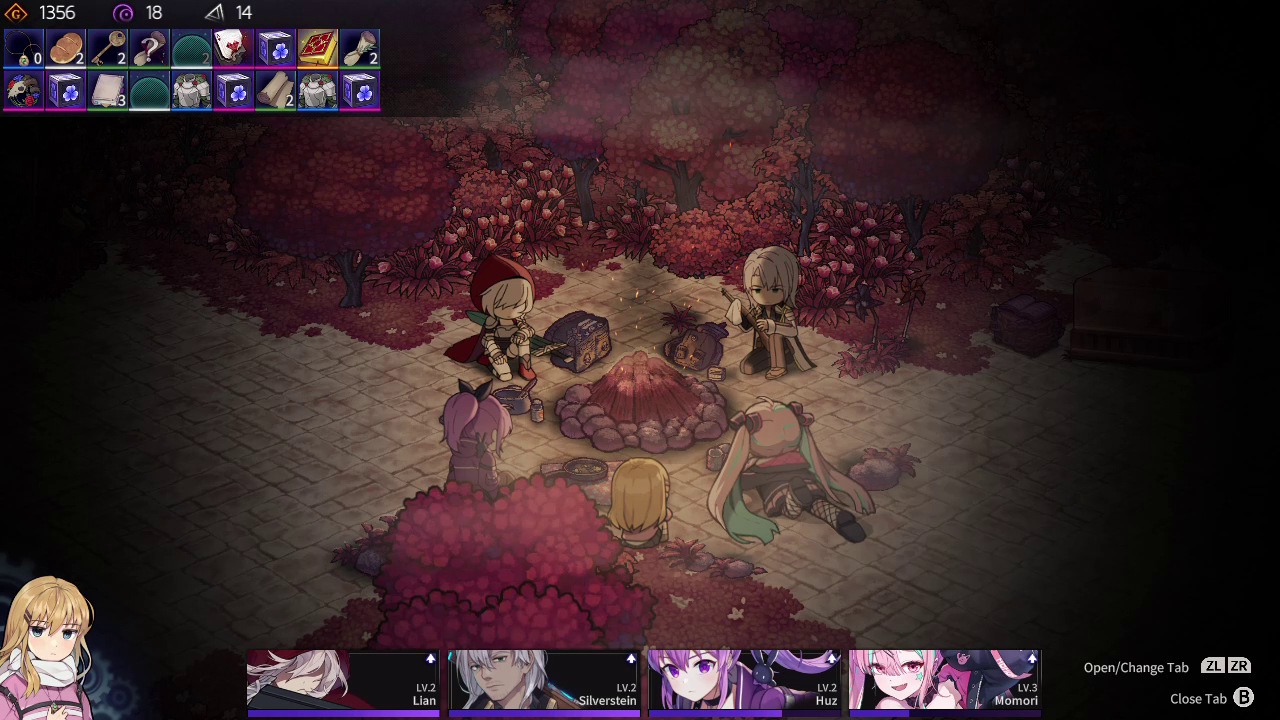1280x720 pixels.
Task: Choose Huz's party member card
Action: tap(744, 680)
